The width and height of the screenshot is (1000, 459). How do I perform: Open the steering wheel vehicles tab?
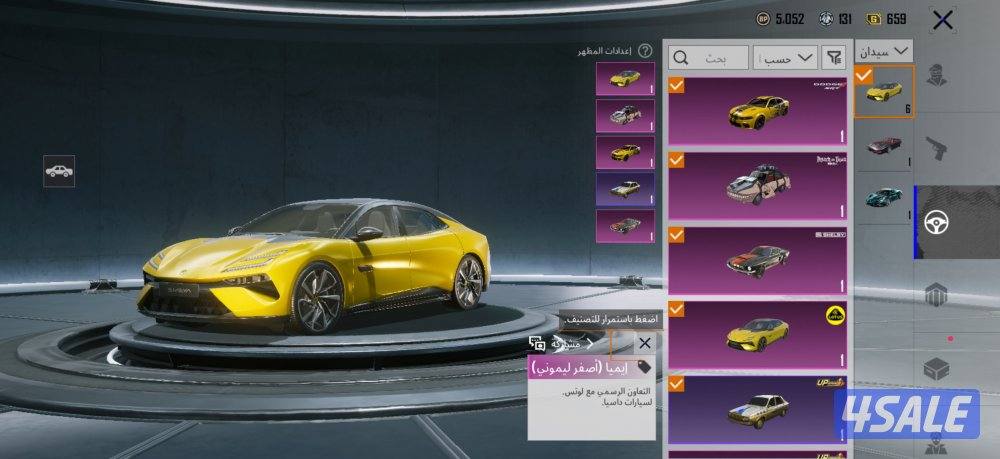point(938,222)
